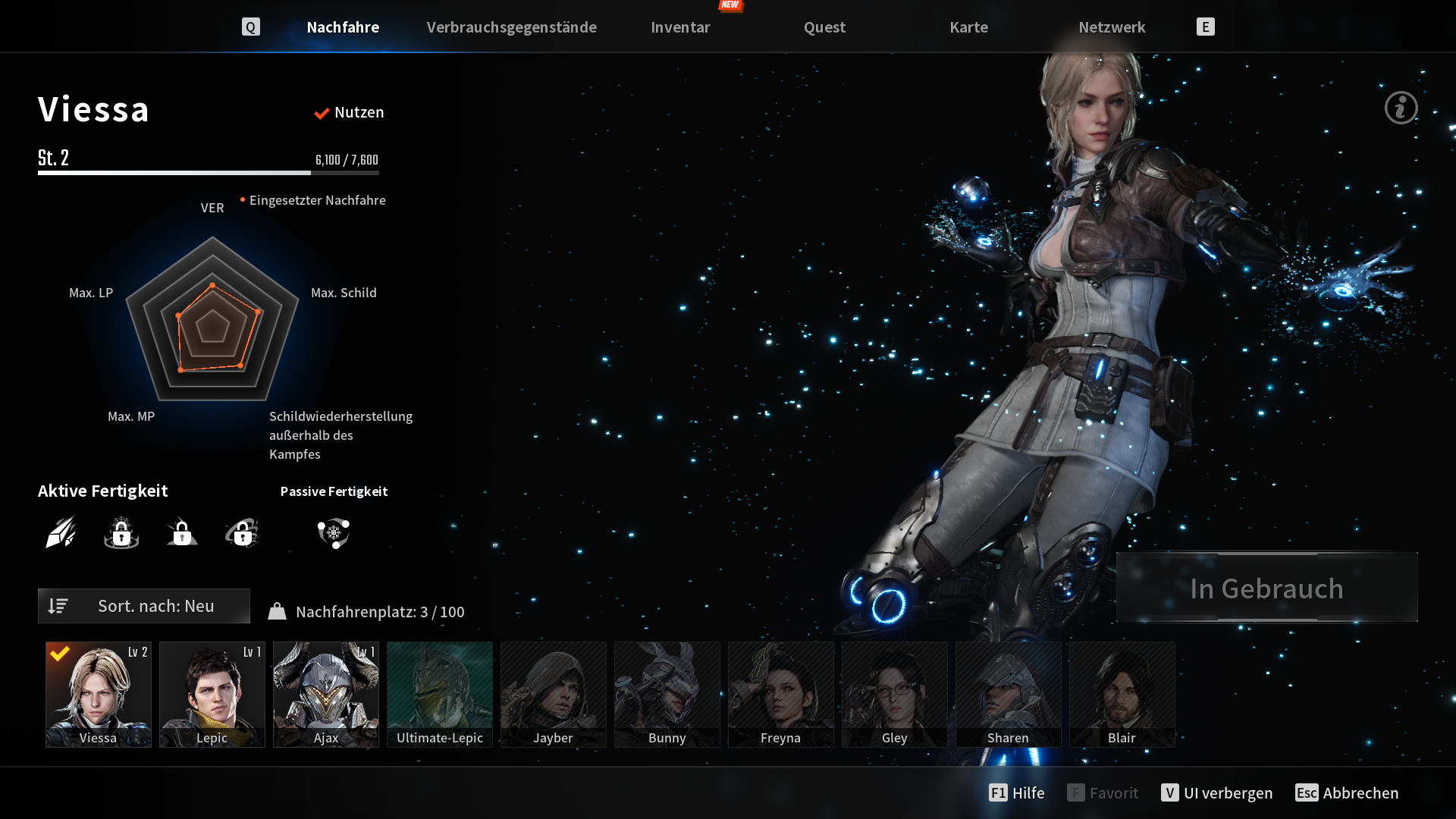Inspect the first active skill icon
The width and height of the screenshot is (1456, 819).
point(61,532)
